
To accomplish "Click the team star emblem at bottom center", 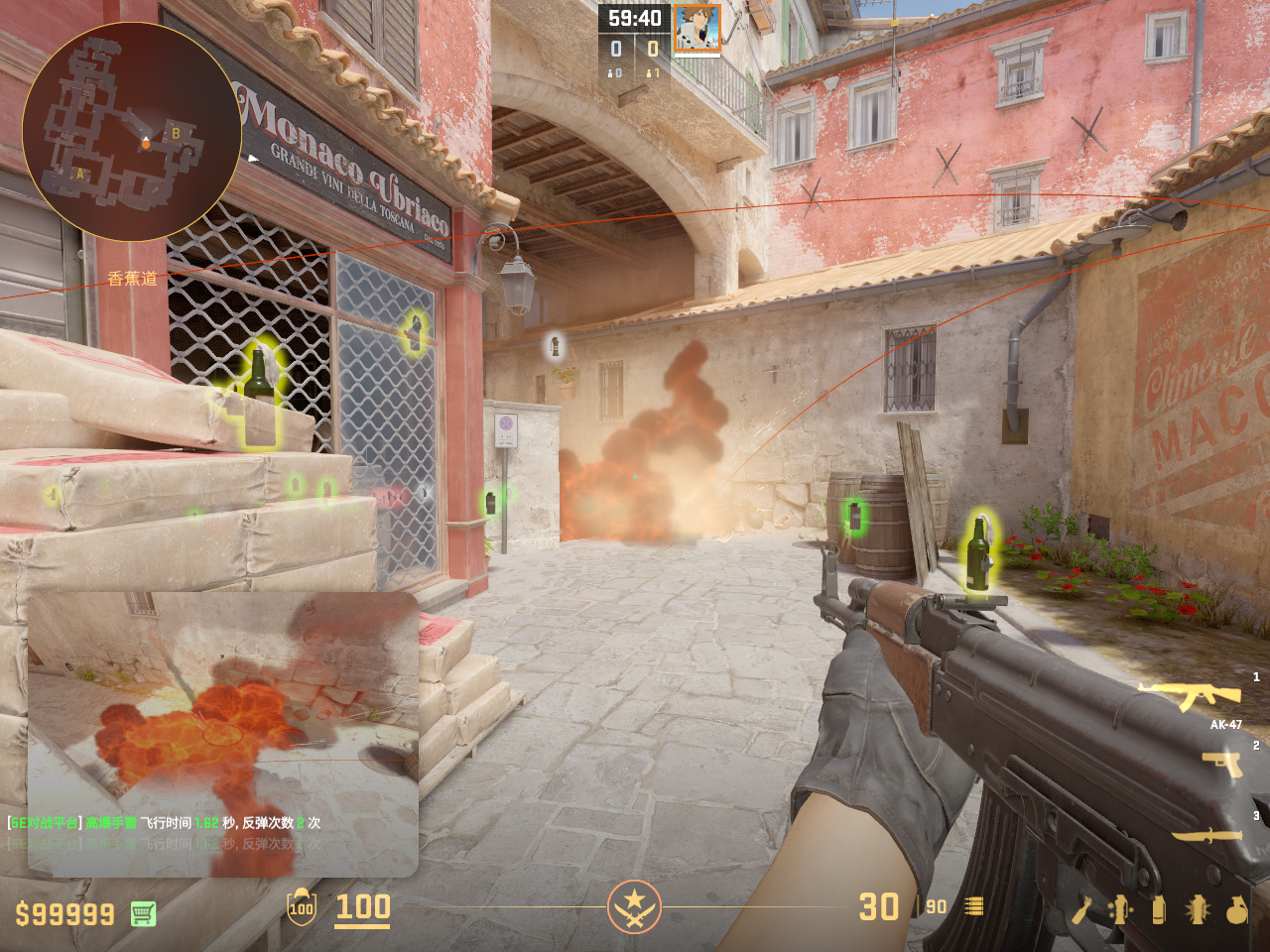I will tap(634, 906).
